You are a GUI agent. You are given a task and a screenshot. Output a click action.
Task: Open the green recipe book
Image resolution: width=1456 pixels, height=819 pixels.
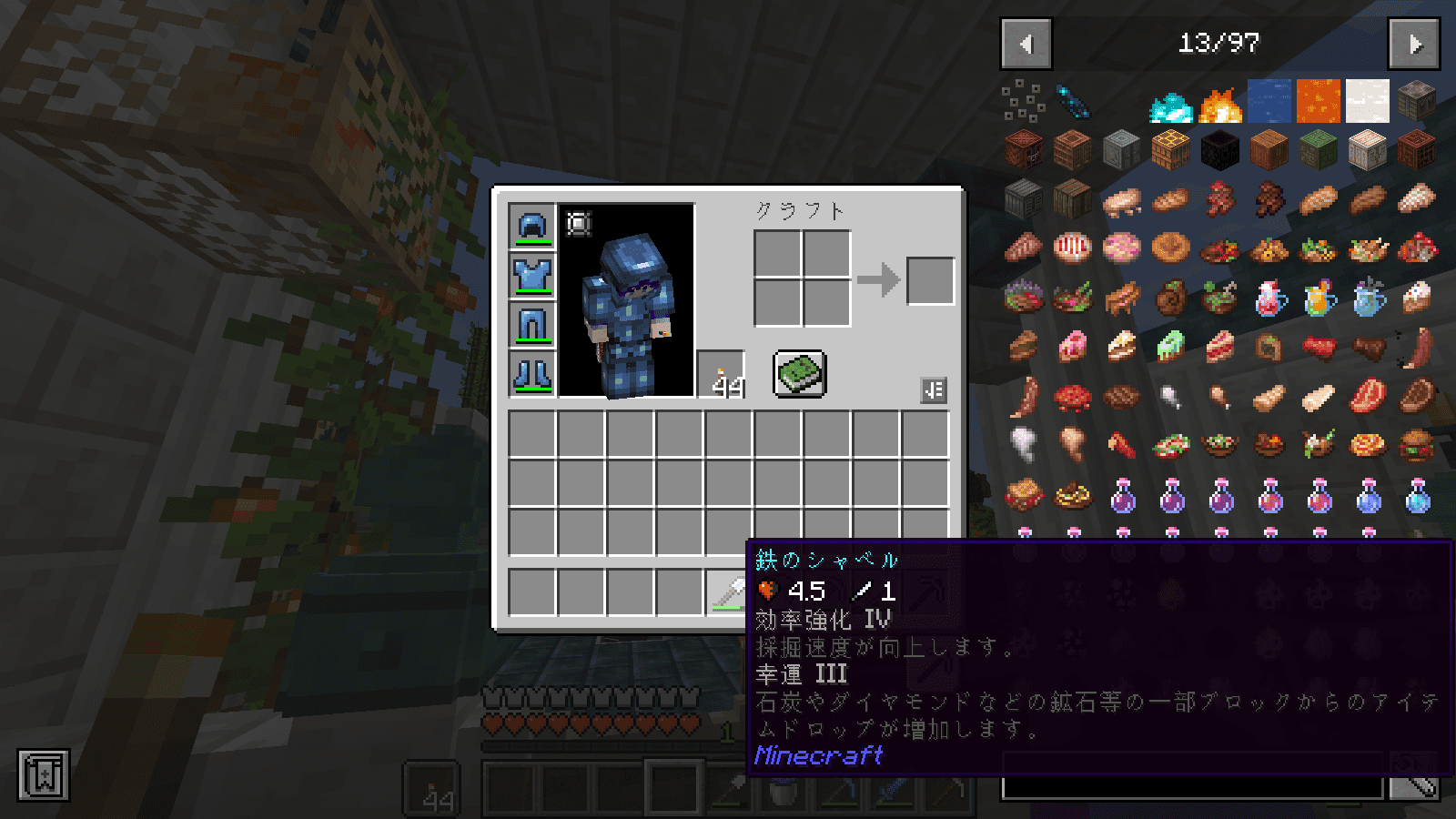(x=800, y=373)
